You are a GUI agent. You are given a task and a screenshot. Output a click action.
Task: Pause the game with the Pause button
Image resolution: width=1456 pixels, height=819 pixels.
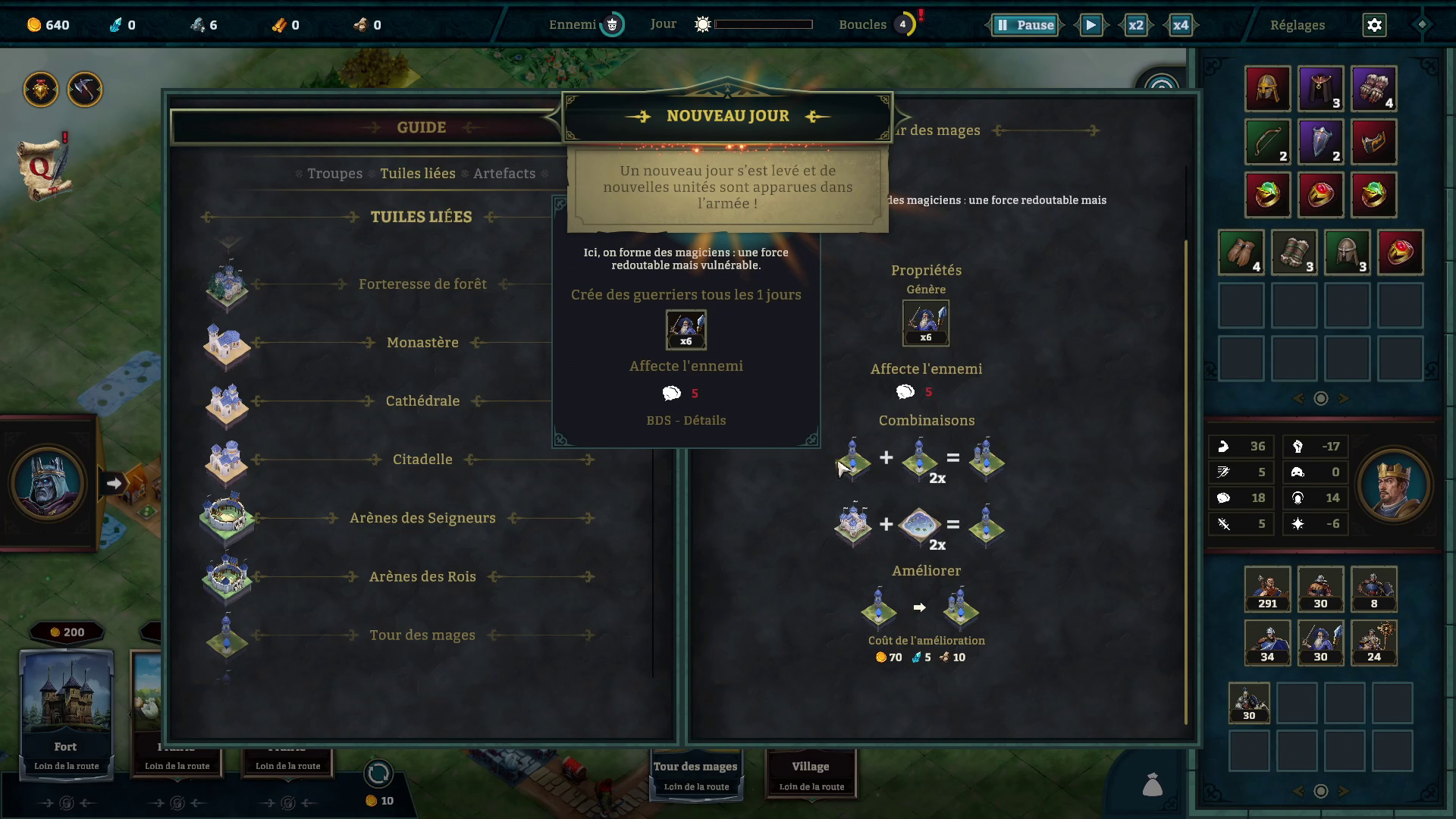[1025, 25]
